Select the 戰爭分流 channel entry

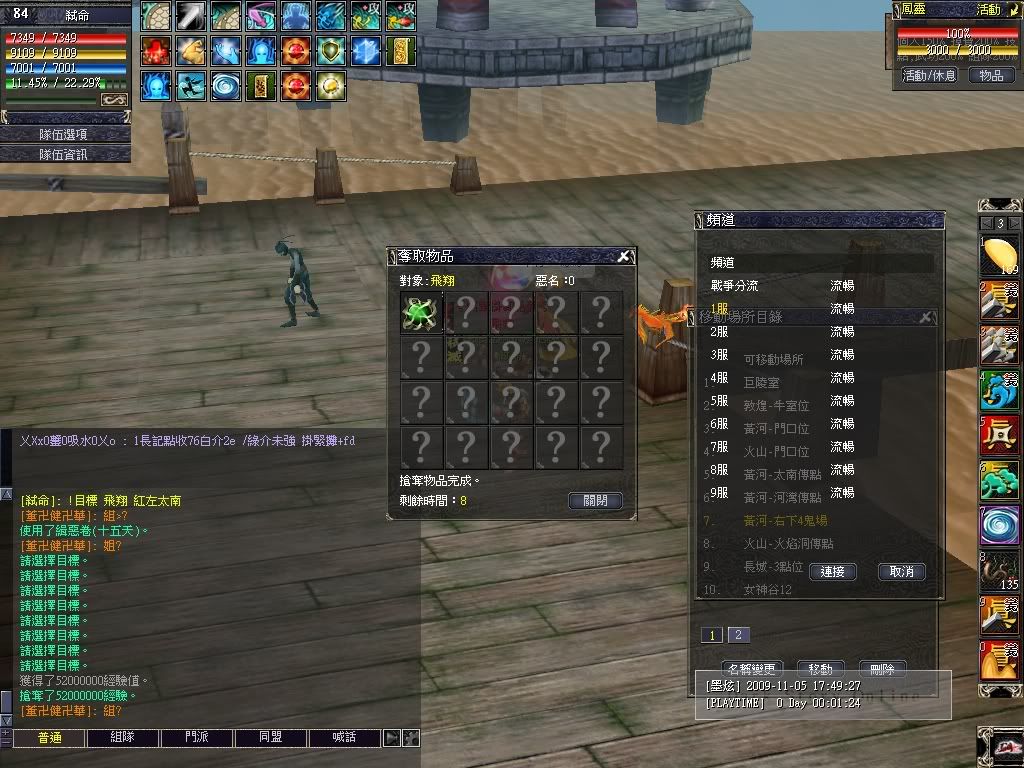coord(734,286)
